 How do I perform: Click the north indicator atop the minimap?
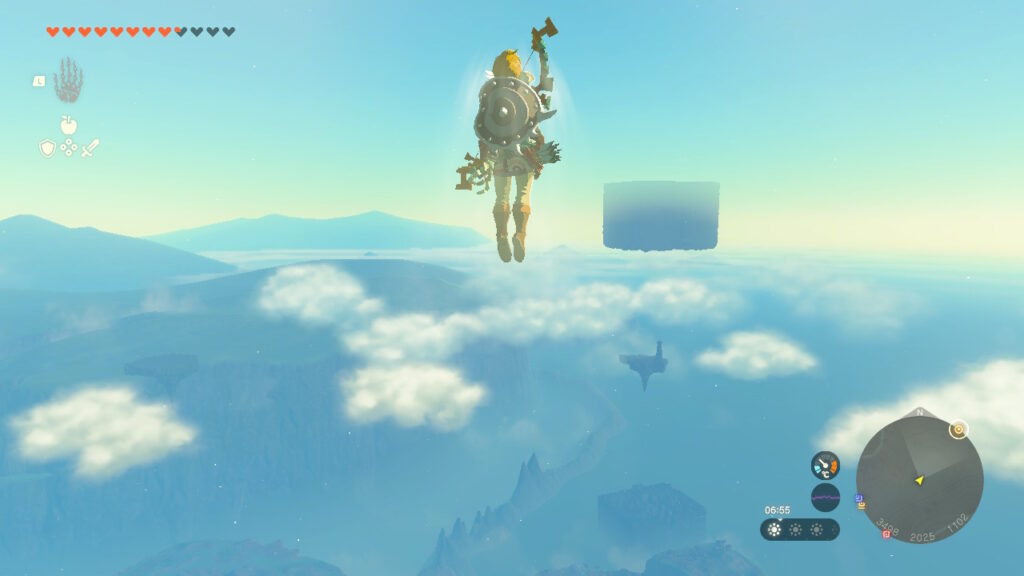[x=919, y=412]
